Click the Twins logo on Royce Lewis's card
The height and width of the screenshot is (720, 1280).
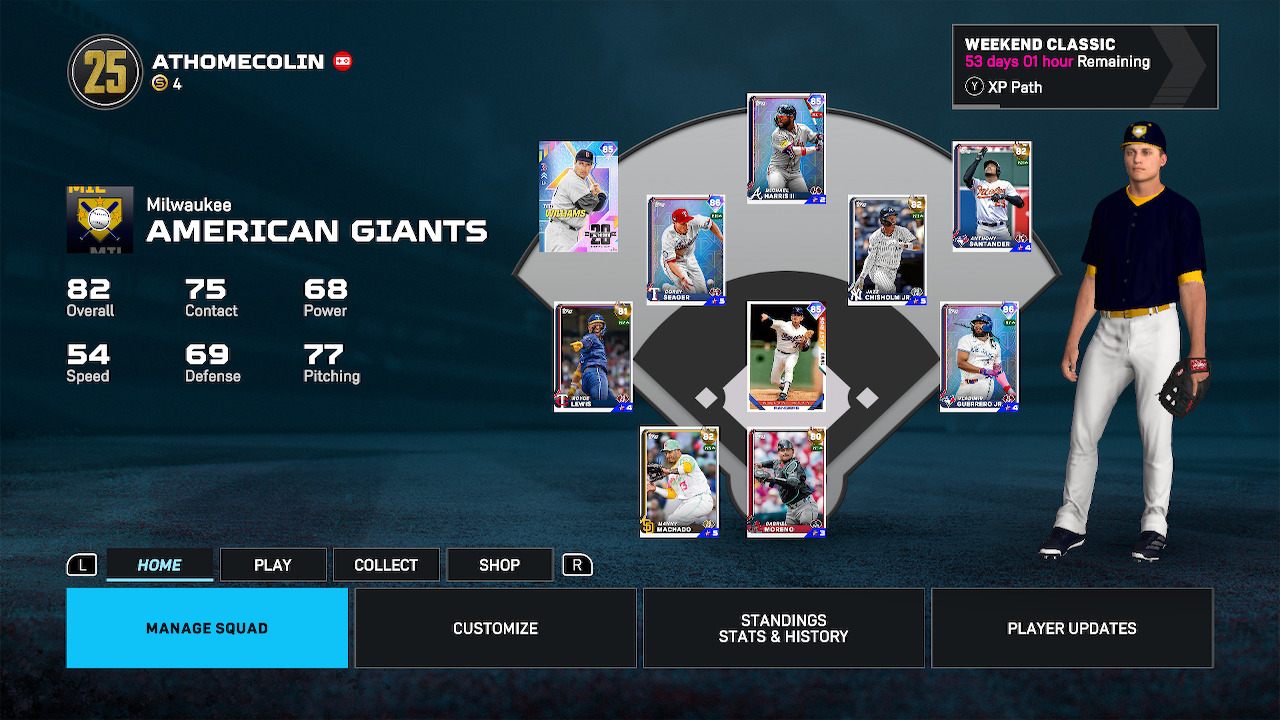pyautogui.click(x=562, y=401)
